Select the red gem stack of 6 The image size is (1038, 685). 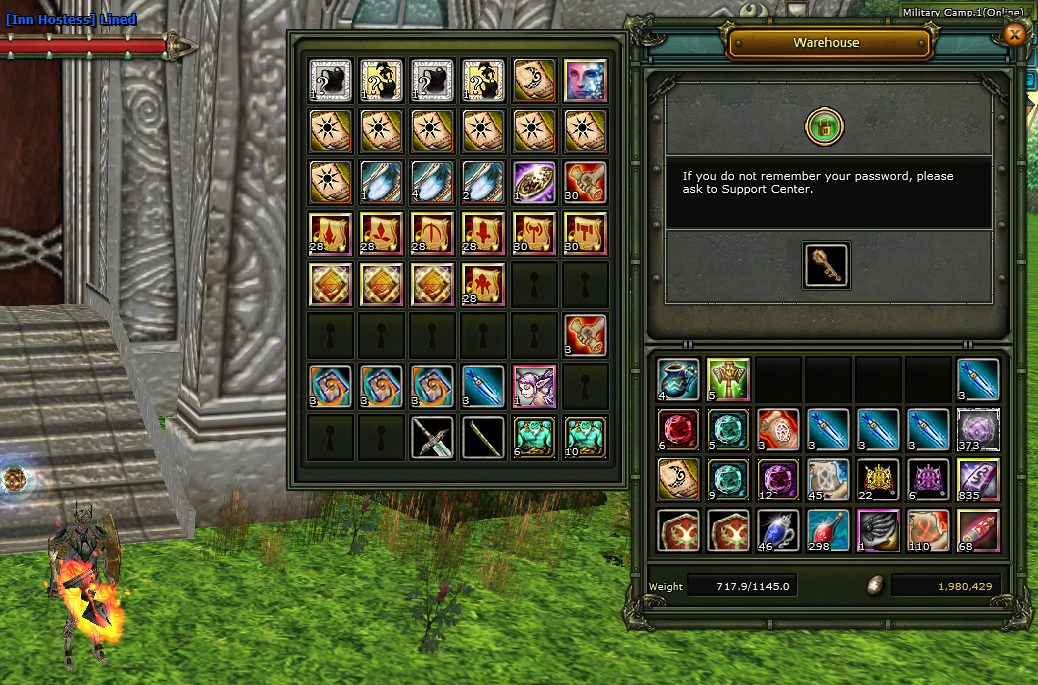[678, 429]
